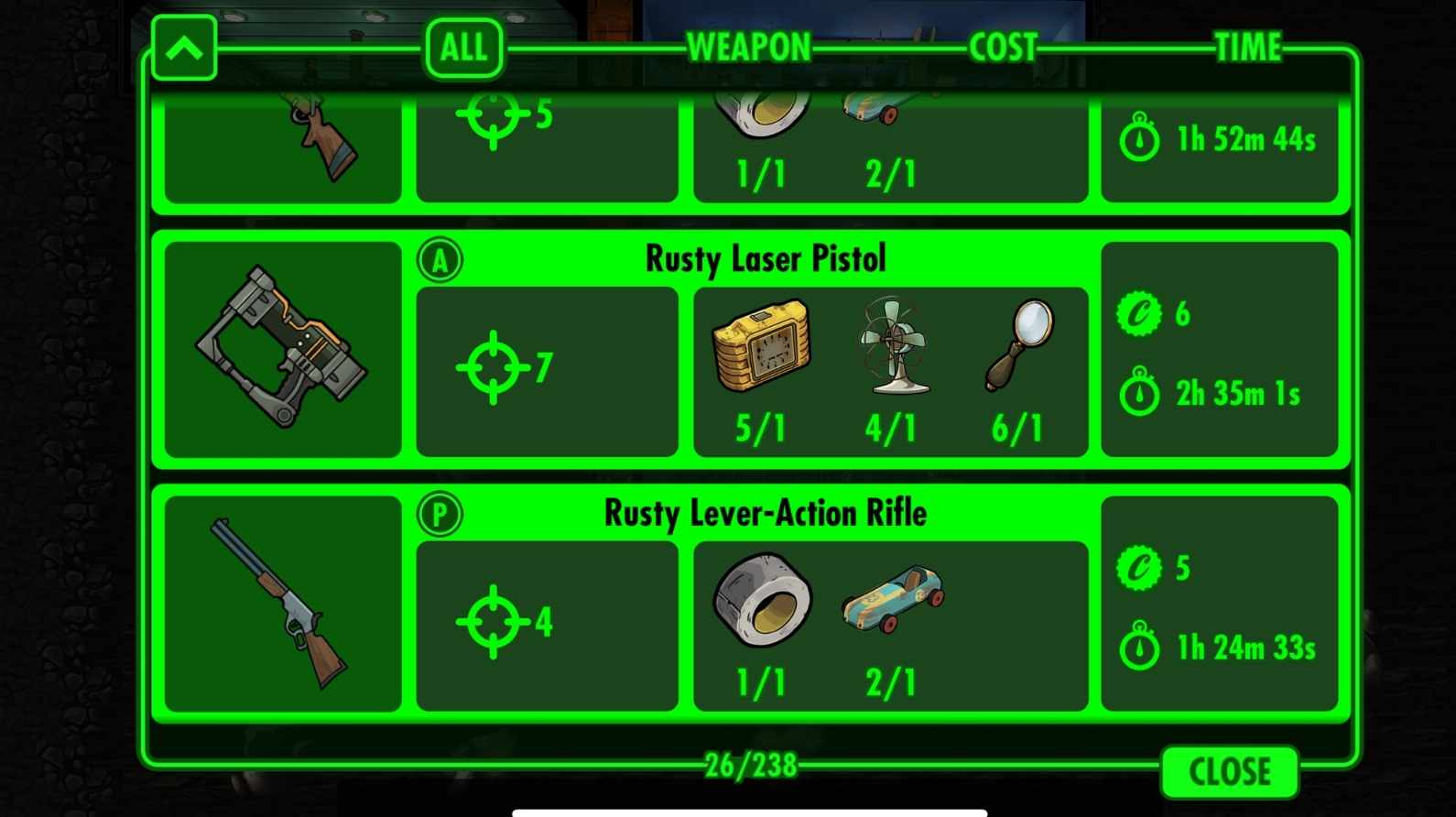Click the TIME column header

(x=1248, y=48)
